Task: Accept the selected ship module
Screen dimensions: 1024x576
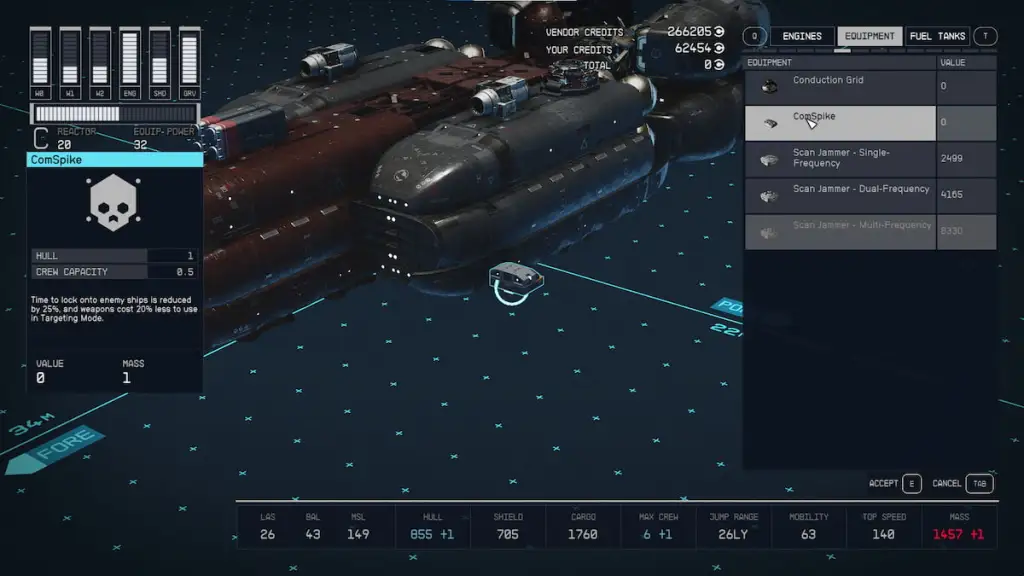Action: pos(895,484)
